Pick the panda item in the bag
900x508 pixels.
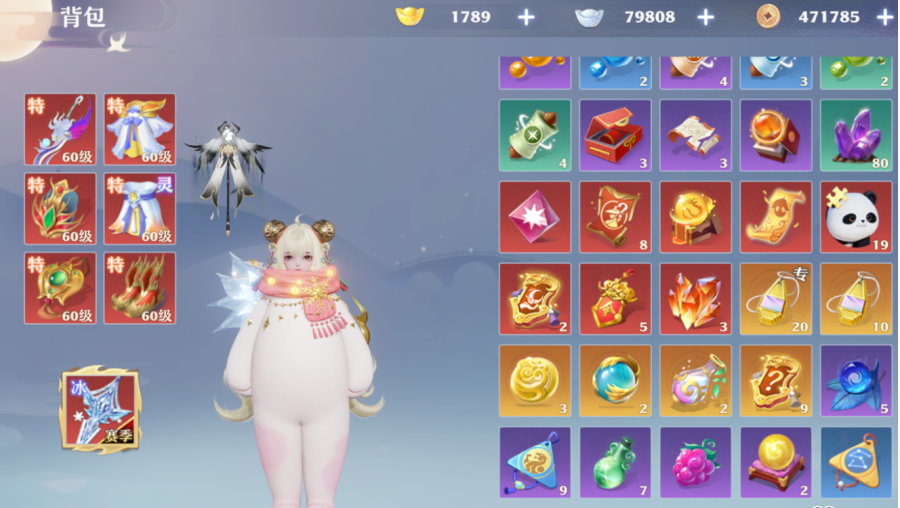click(x=855, y=217)
